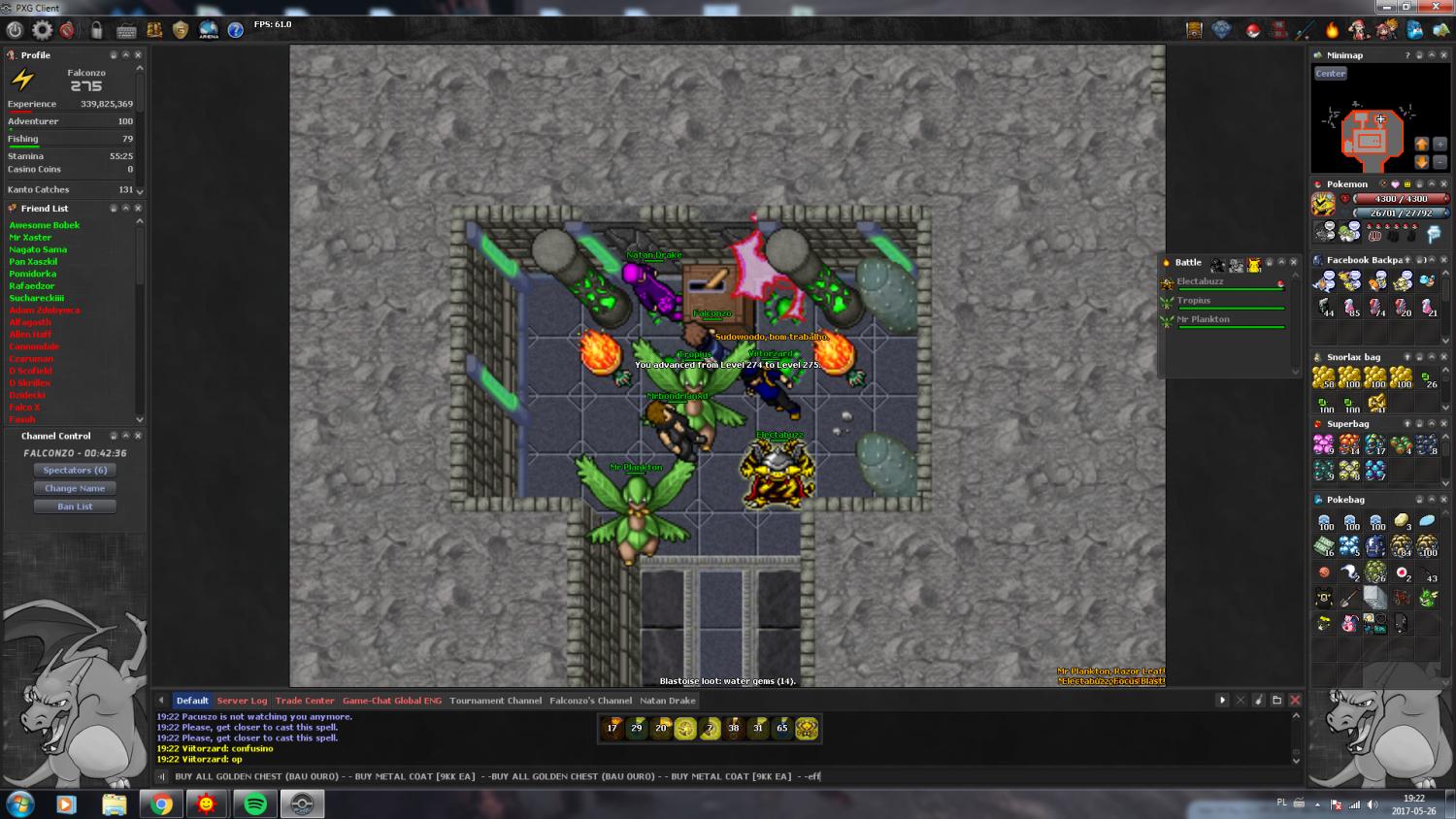Click the Change Name button
1456x819 pixels.
(x=75, y=488)
